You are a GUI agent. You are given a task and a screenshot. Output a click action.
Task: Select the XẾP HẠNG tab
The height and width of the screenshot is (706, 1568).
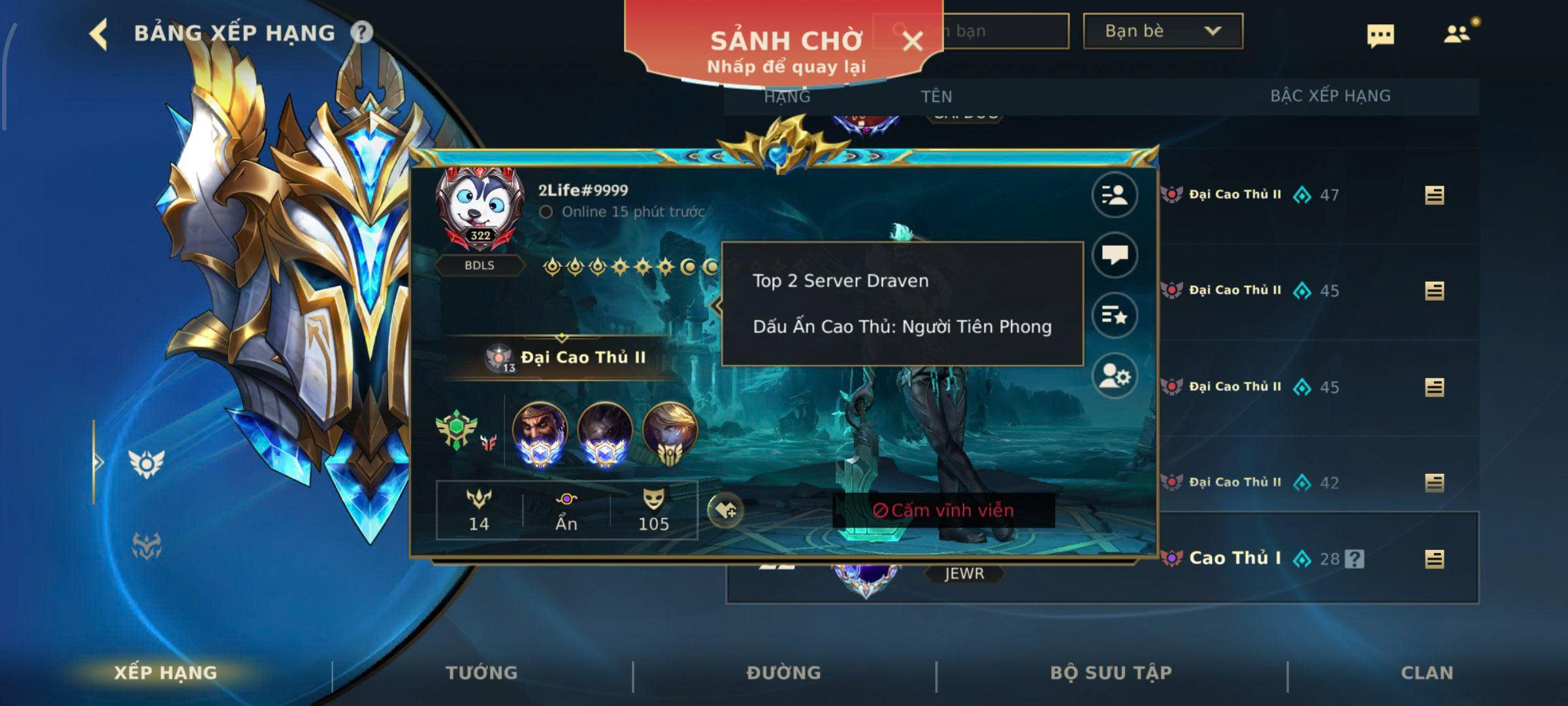(x=165, y=673)
